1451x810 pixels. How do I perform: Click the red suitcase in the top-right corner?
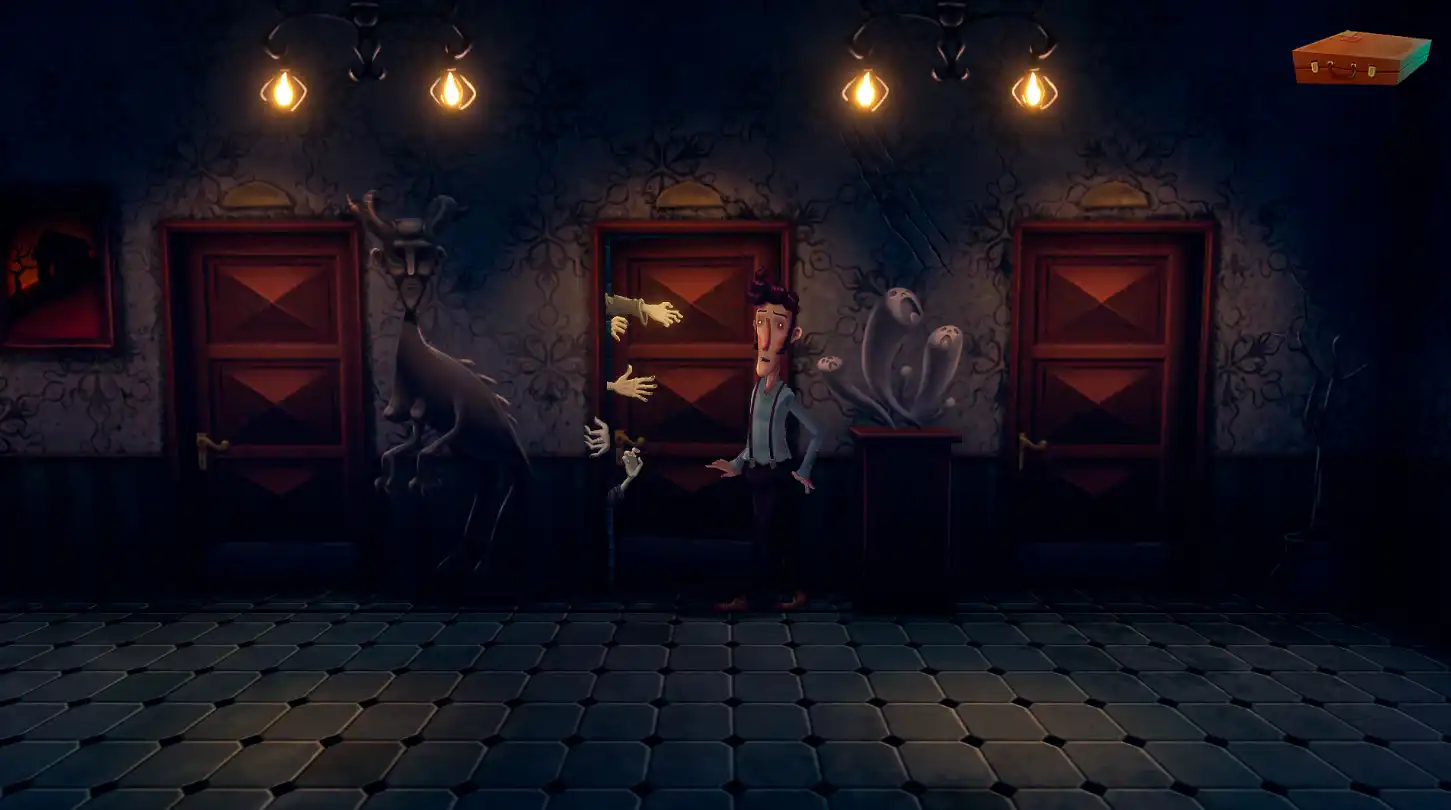coord(1360,60)
